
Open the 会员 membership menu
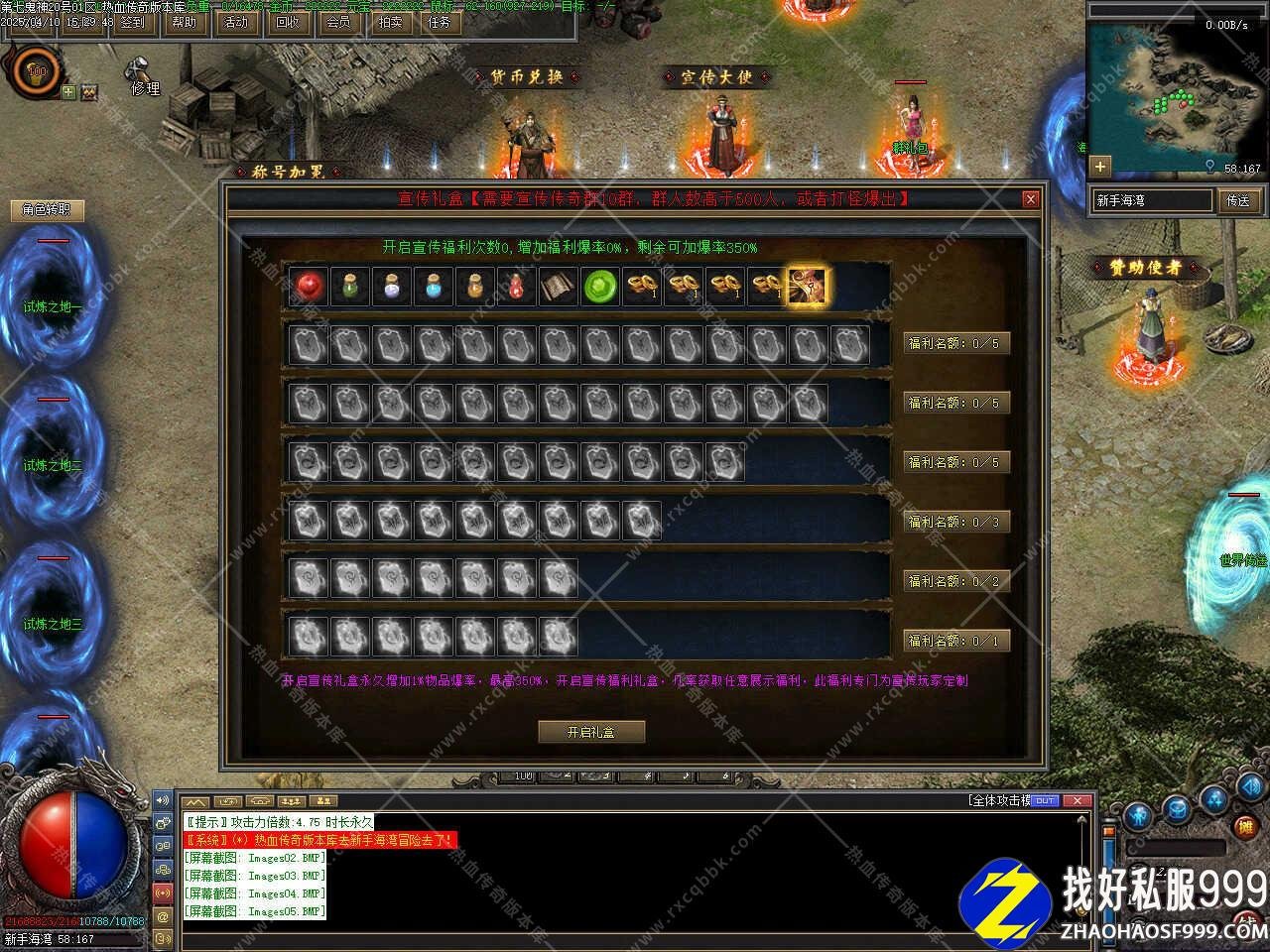339,22
